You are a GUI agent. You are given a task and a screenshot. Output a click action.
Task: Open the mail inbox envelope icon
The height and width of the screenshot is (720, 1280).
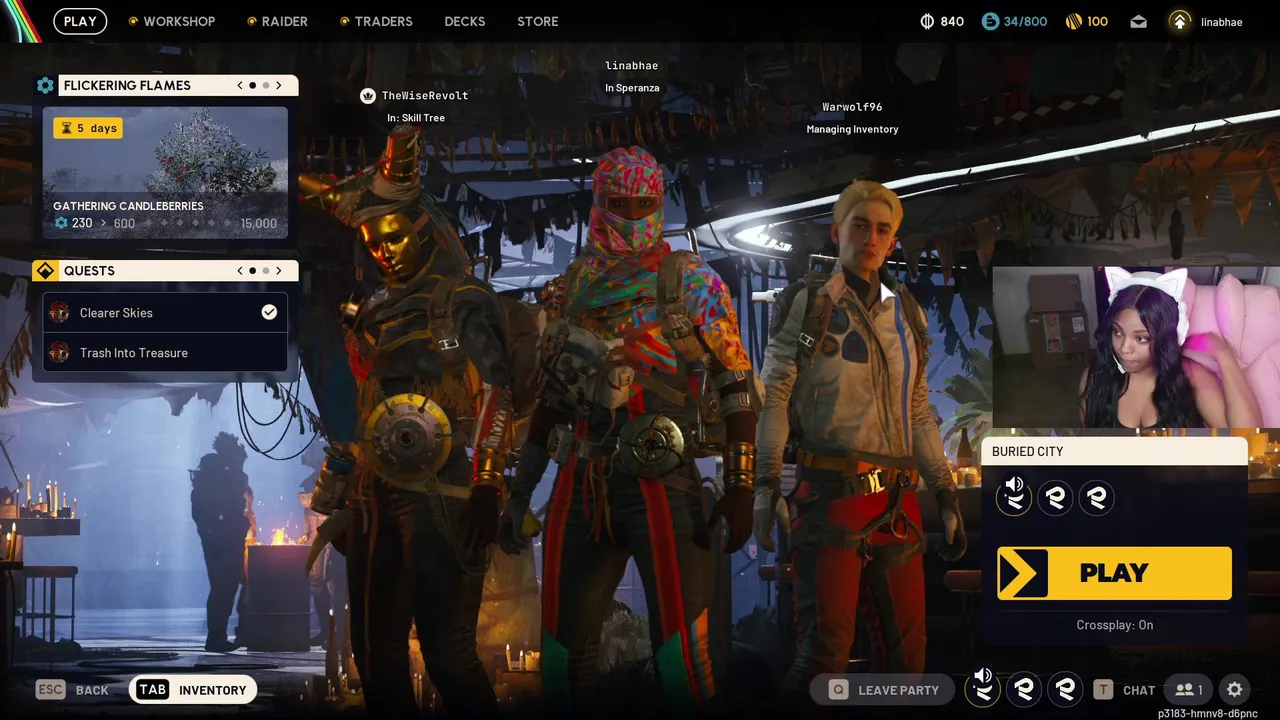(x=1138, y=21)
